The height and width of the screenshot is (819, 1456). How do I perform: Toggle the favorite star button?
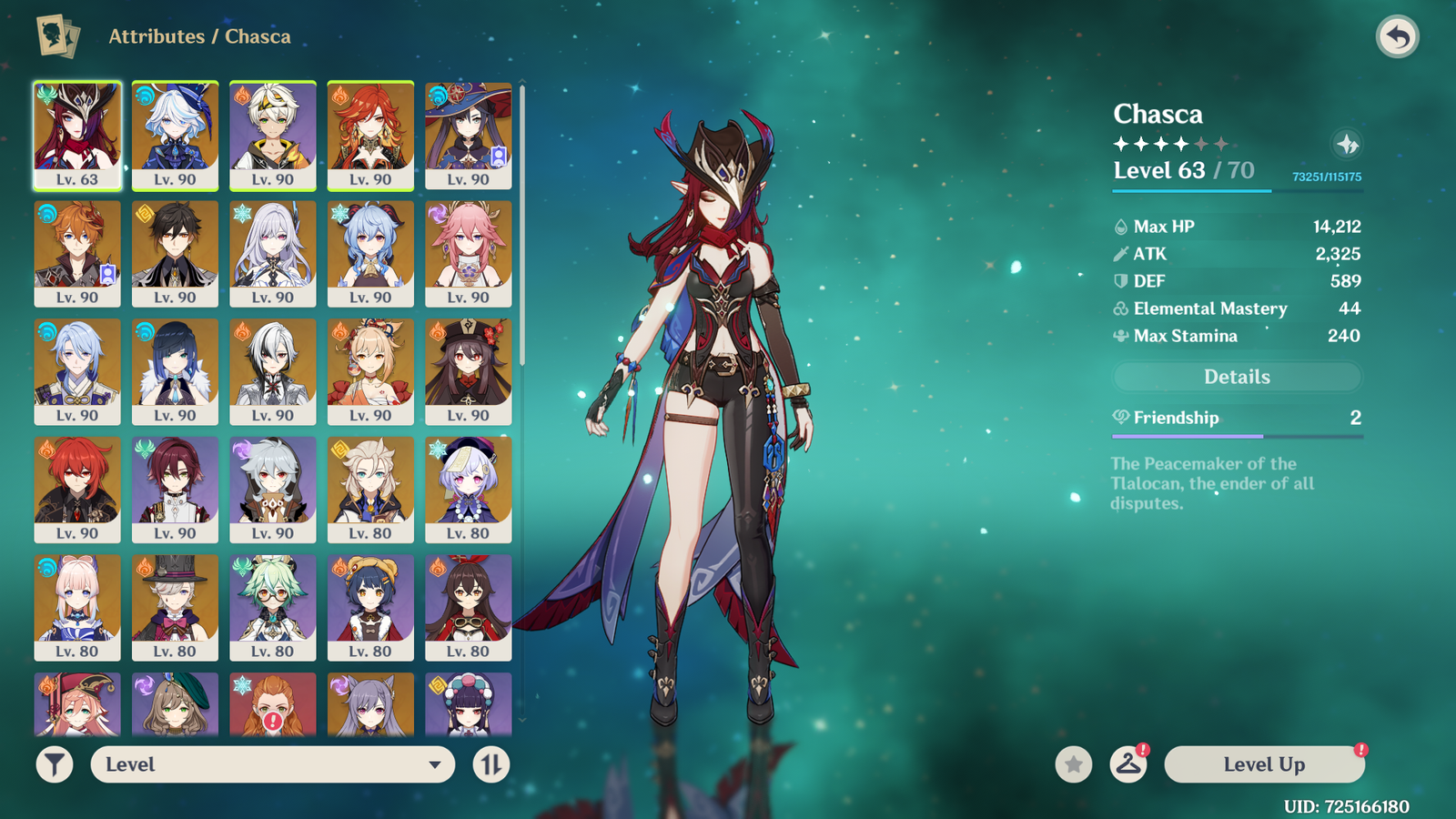1074,764
